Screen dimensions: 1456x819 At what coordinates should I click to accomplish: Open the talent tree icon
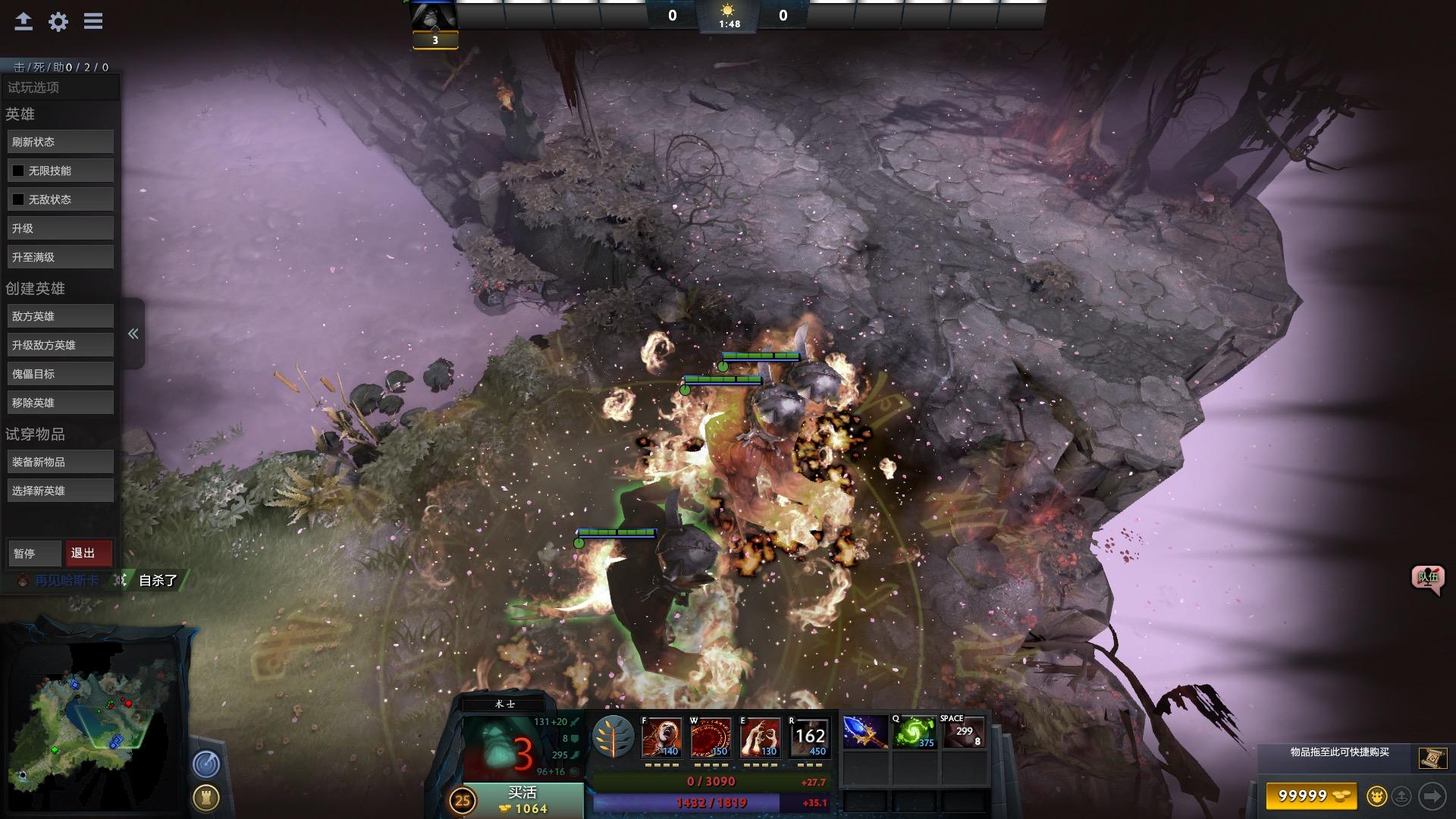[x=613, y=737]
